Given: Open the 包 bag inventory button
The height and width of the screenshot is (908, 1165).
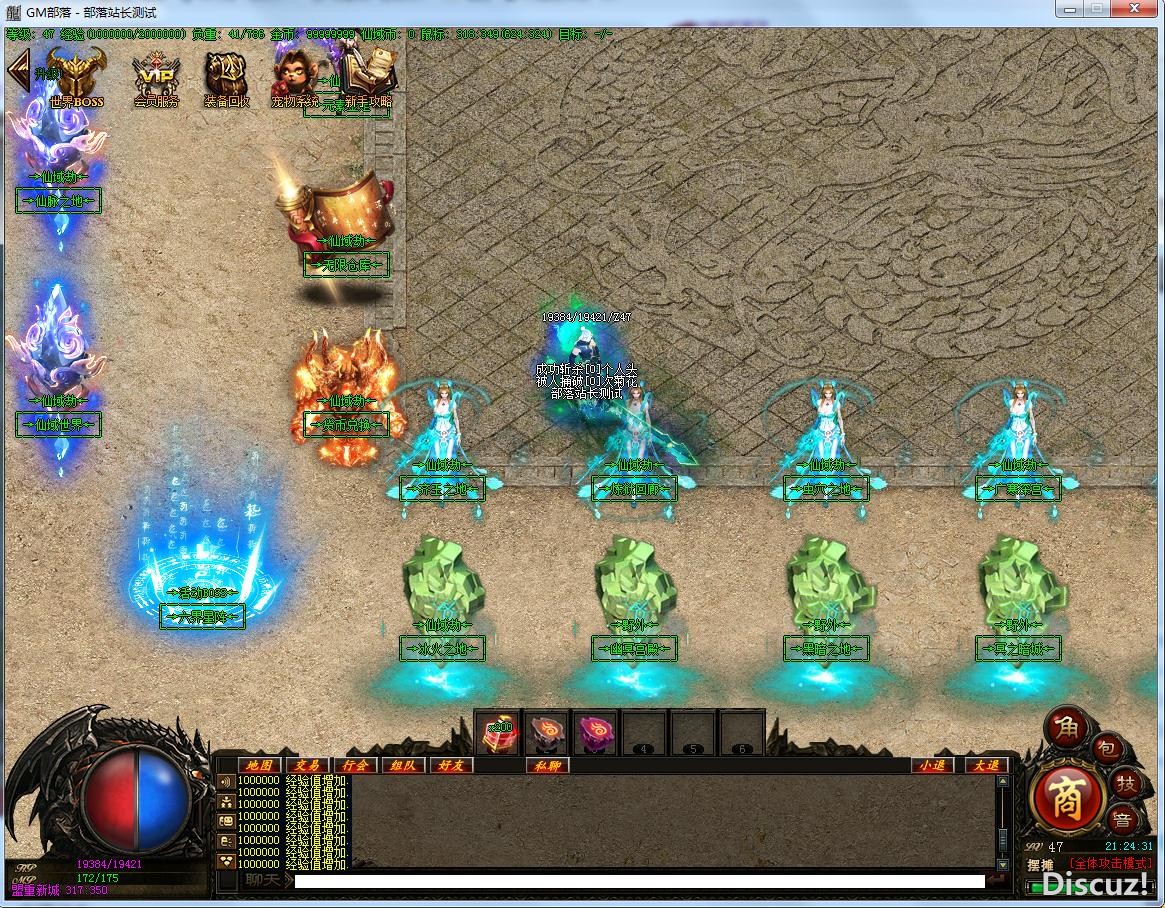Looking at the screenshot, I should point(1106,750).
